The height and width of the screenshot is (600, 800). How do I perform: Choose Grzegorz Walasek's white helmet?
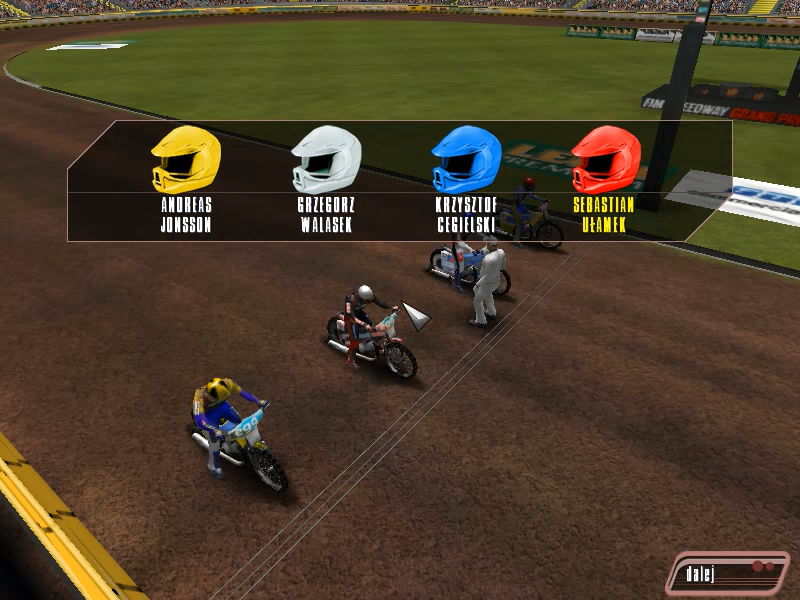click(x=326, y=160)
